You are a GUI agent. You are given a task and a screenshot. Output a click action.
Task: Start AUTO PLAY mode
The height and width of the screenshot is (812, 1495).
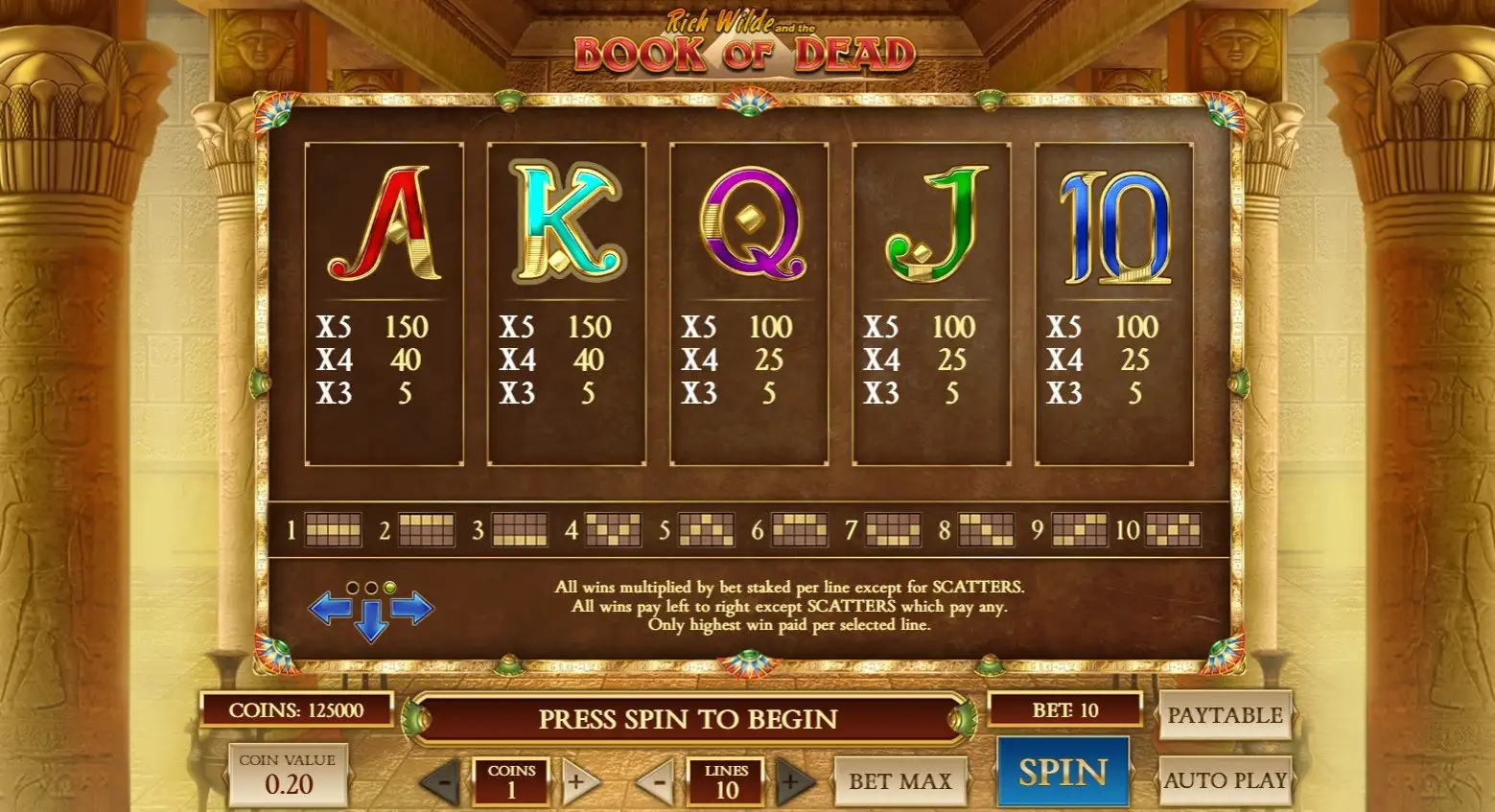click(1225, 780)
